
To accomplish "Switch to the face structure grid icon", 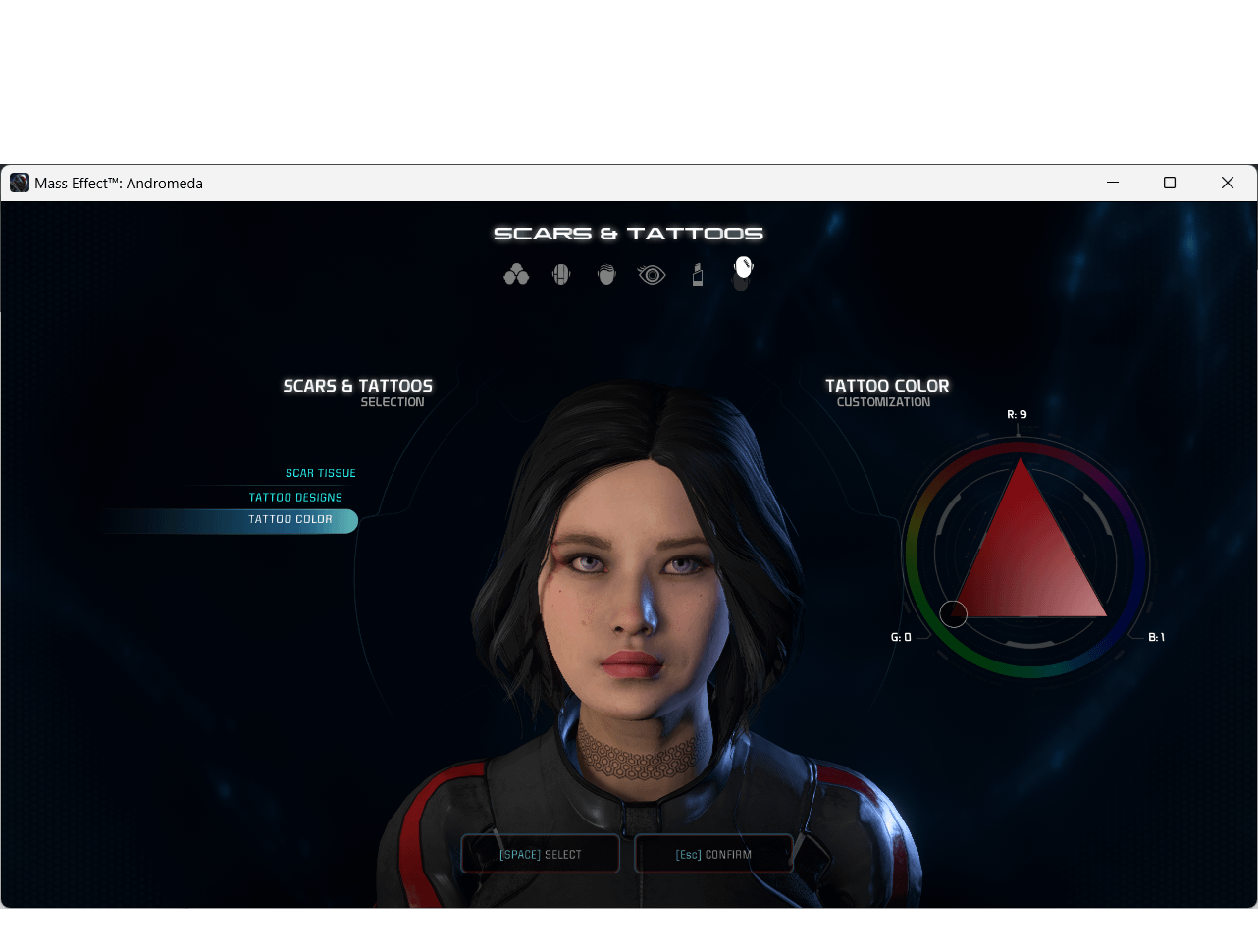I will 561,275.
